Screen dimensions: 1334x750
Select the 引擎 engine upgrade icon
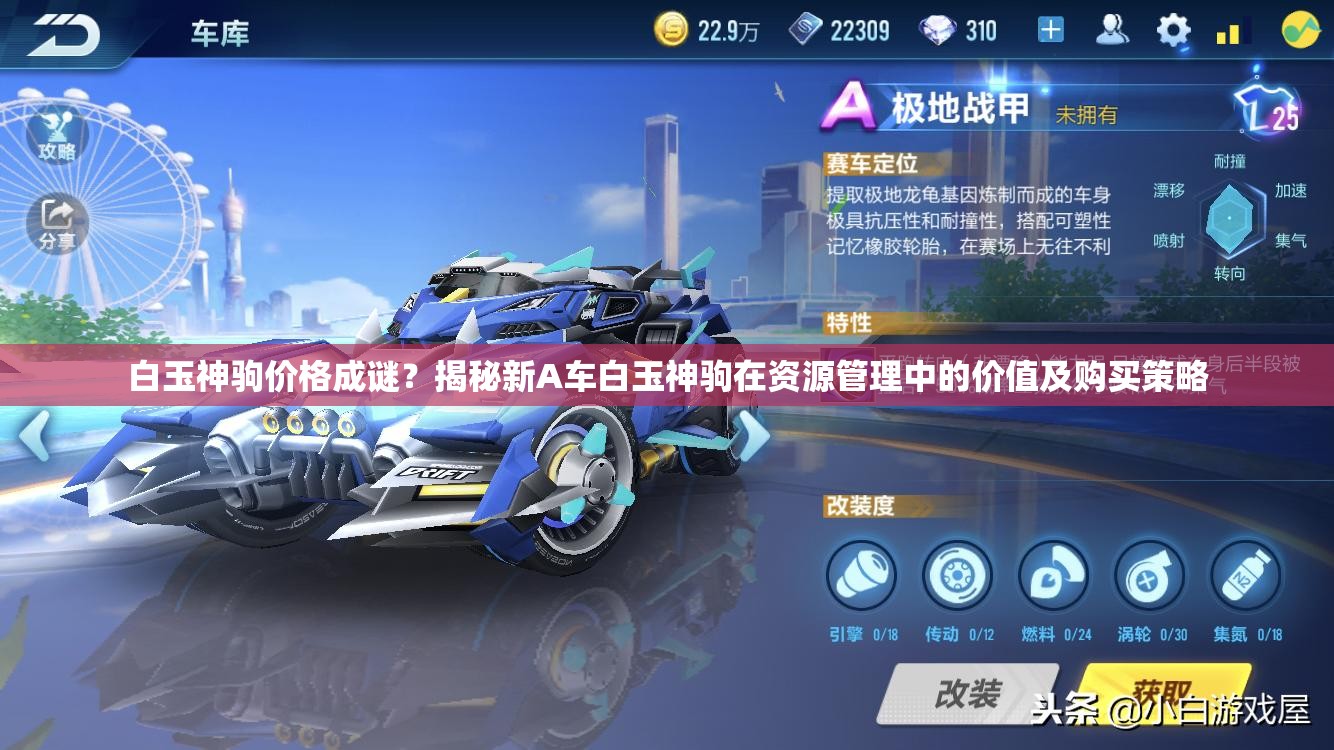(862, 573)
